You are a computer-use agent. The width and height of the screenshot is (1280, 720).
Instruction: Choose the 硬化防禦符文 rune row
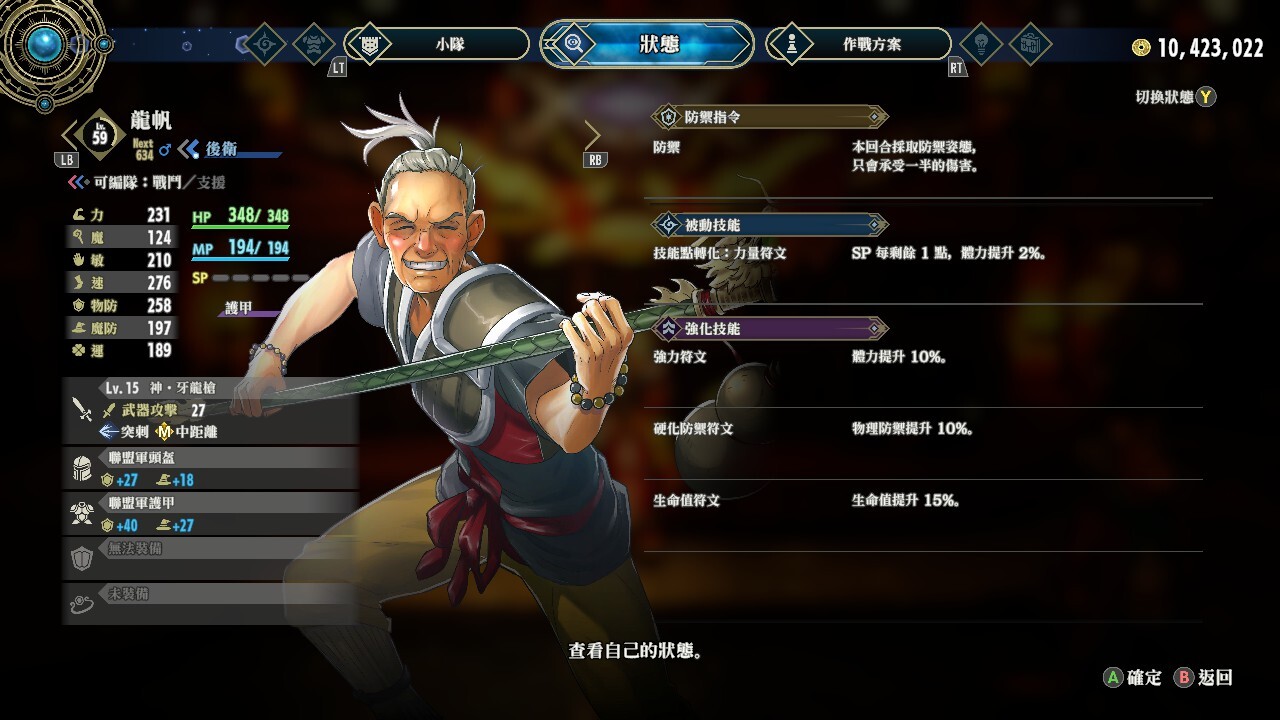[925, 429]
